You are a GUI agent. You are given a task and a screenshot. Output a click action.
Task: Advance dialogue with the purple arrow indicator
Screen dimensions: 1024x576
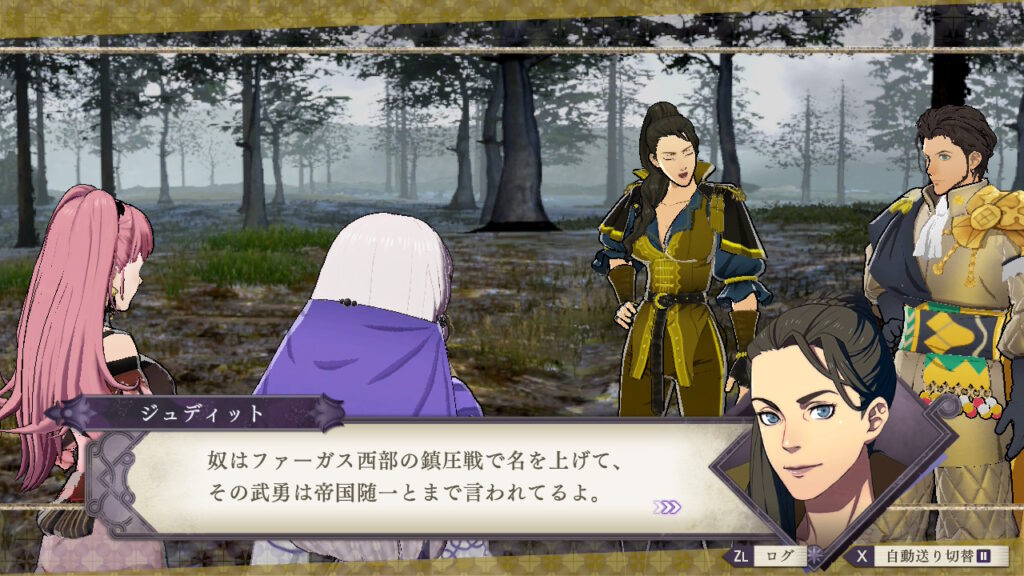pyautogui.click(x=667, y=507)
